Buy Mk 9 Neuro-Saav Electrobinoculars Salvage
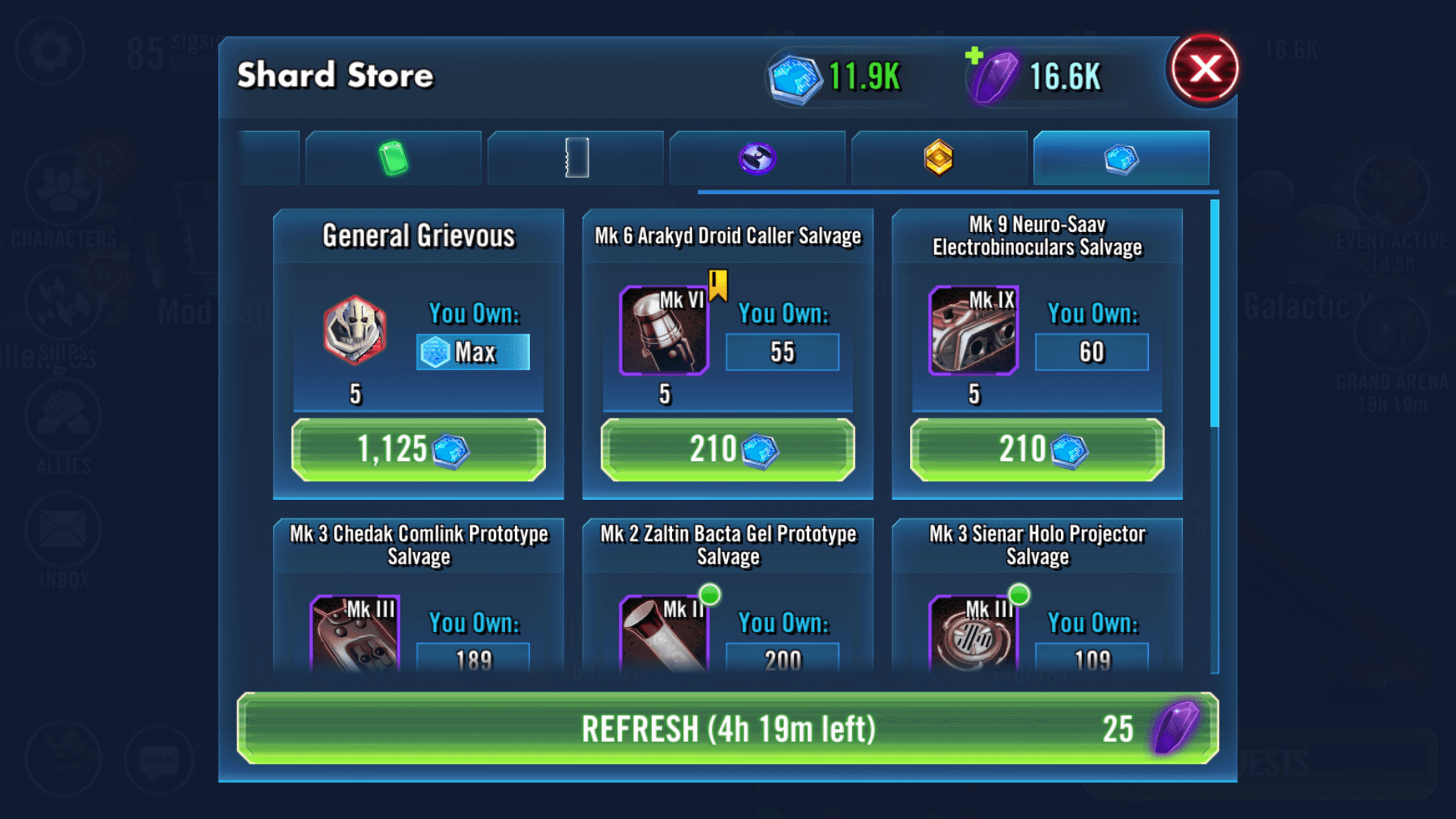This screenshot has height=819, width=1456. pos(1037,450)
